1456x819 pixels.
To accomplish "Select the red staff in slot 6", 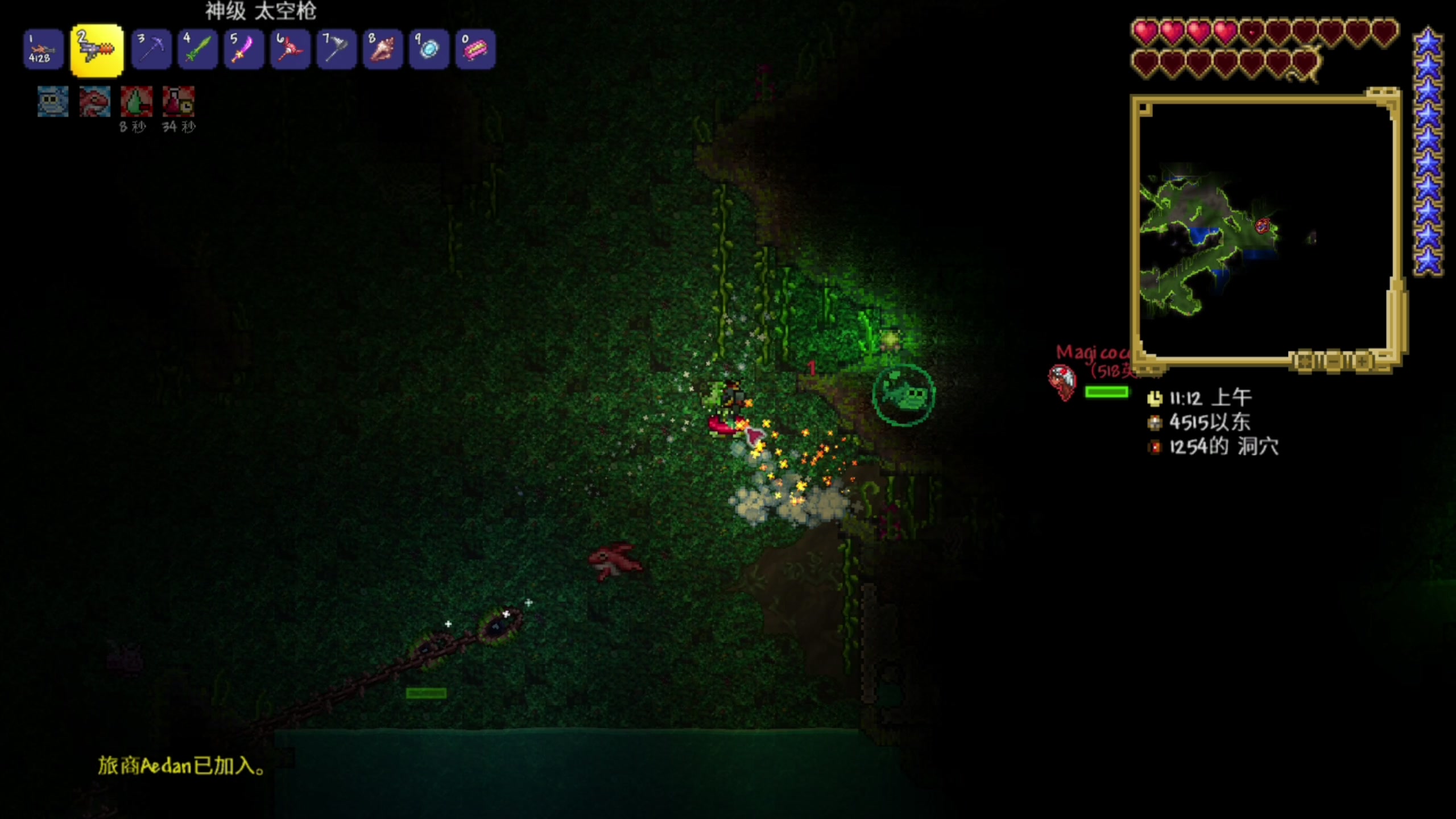I will pyautogui.click(x=290, y=50).
